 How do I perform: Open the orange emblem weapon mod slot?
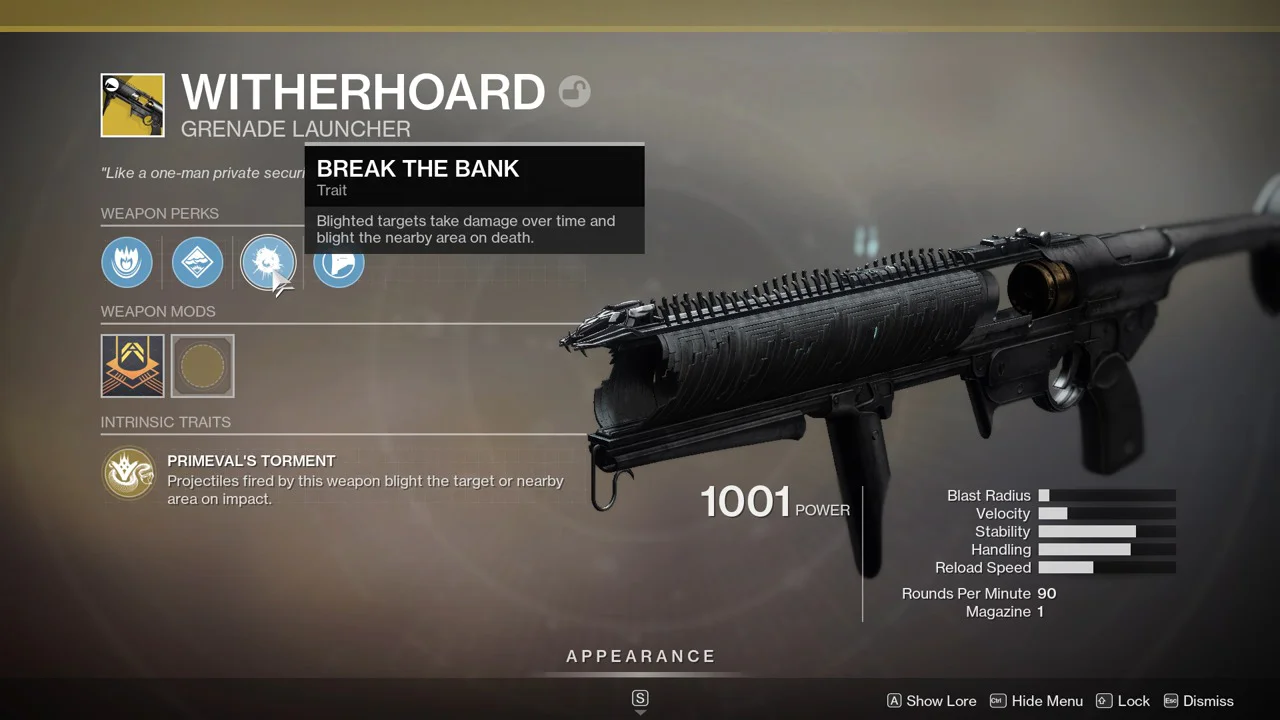point(132,366)
